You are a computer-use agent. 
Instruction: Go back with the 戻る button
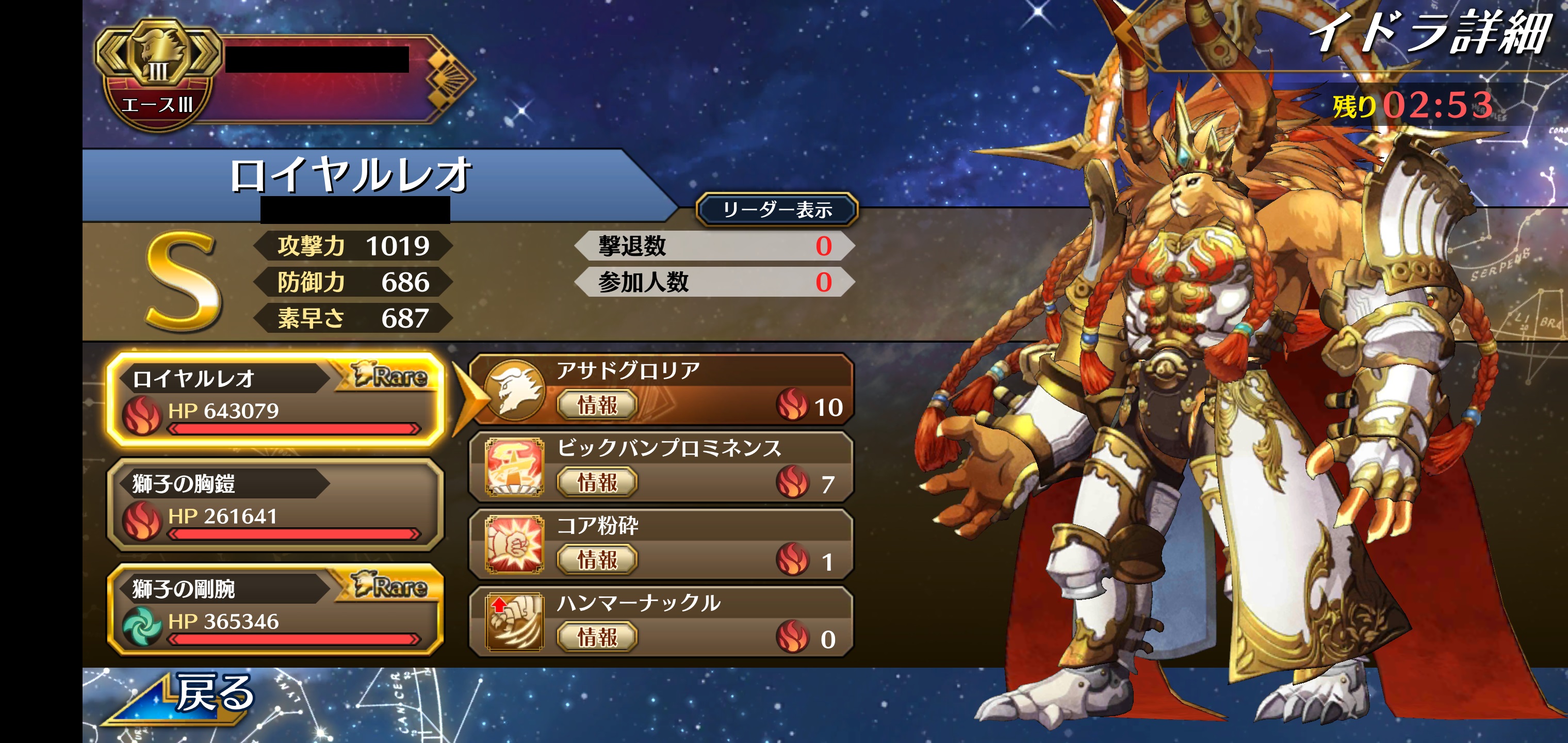(x=189, y=696)
